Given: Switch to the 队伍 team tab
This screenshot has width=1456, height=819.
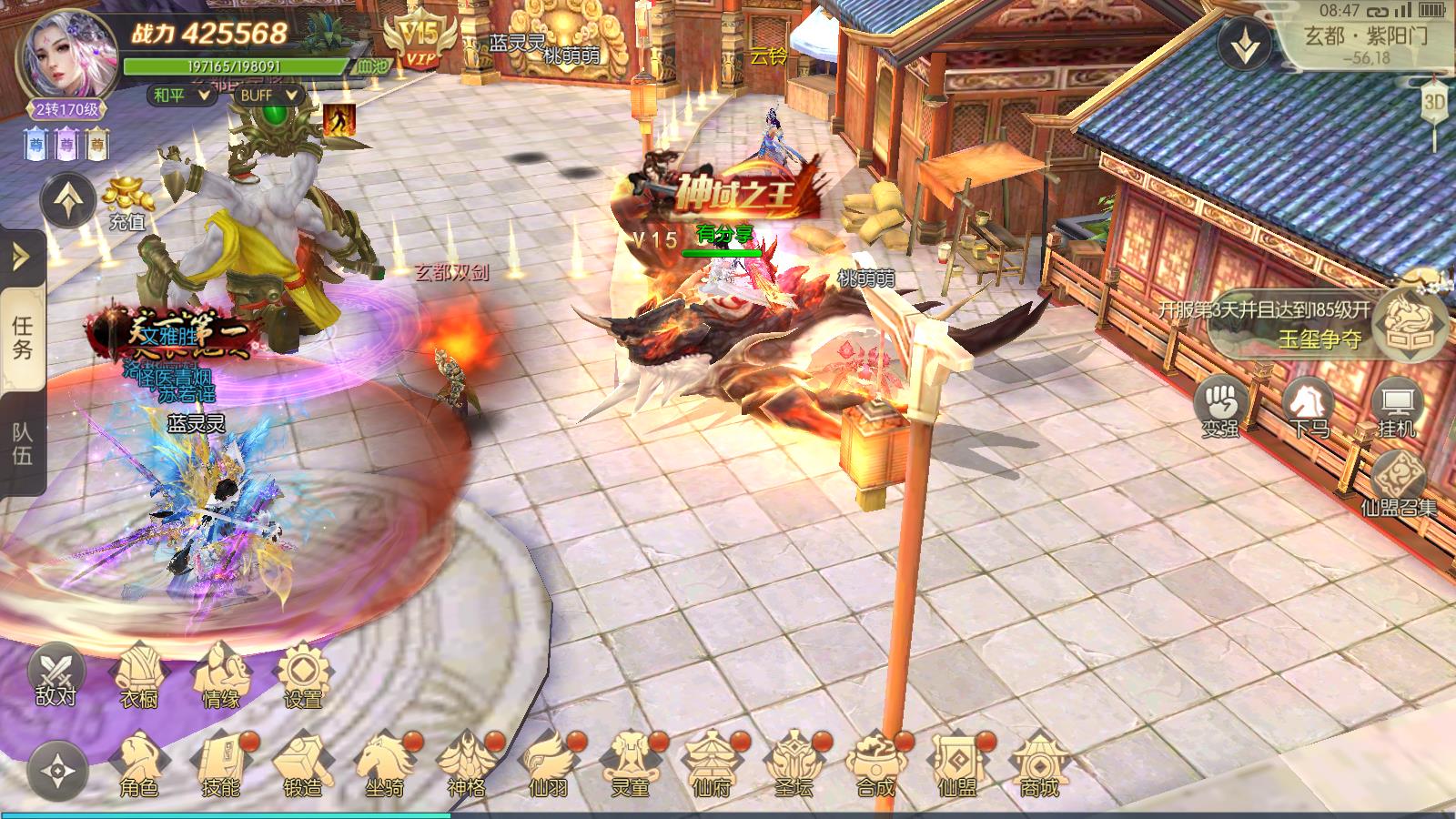Looking at the screenshot, I should [x=22, y=444].
